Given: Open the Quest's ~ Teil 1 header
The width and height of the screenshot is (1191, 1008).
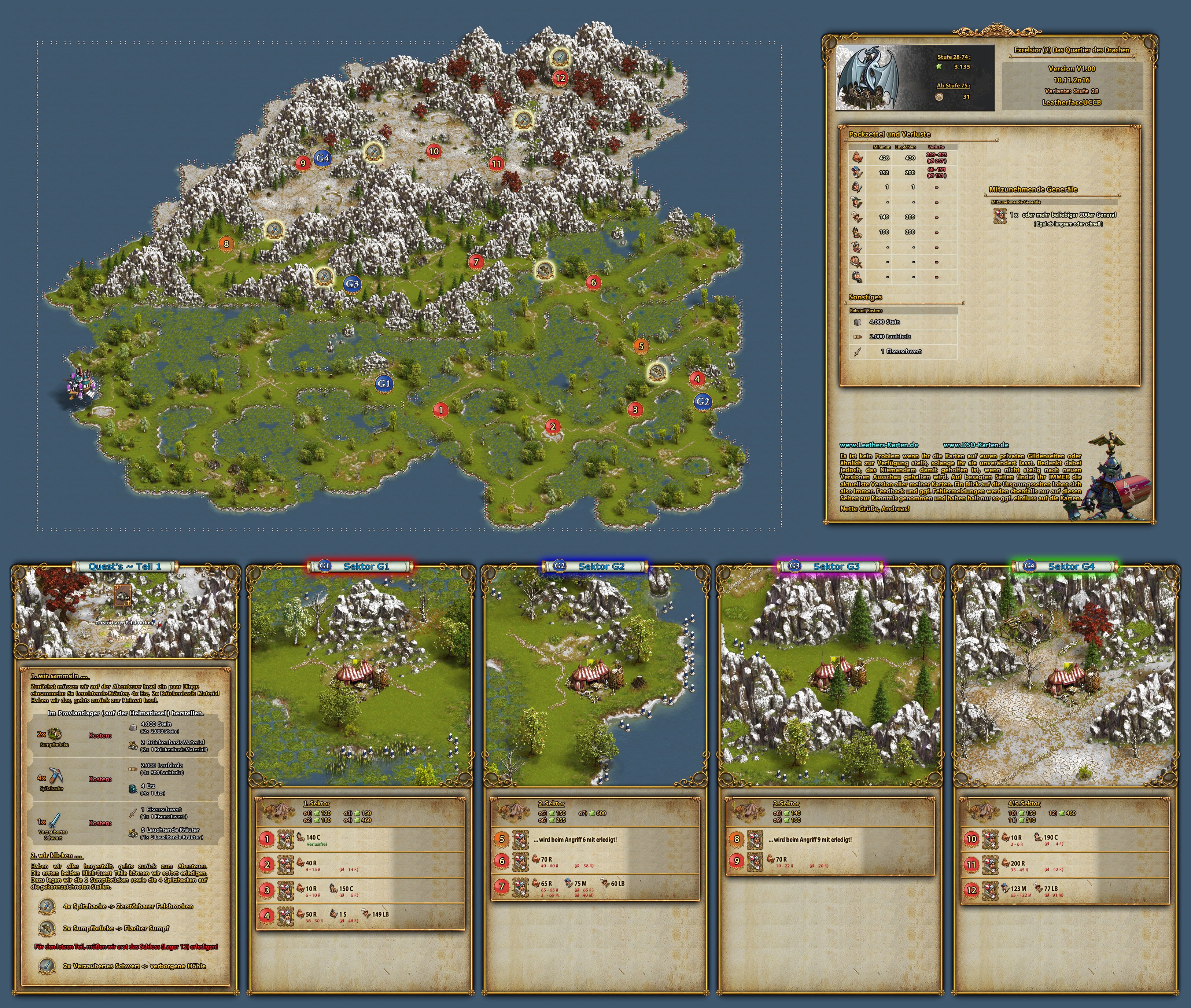Looking at the screenshot, I should pyautogui.click(x=125, y=566).
